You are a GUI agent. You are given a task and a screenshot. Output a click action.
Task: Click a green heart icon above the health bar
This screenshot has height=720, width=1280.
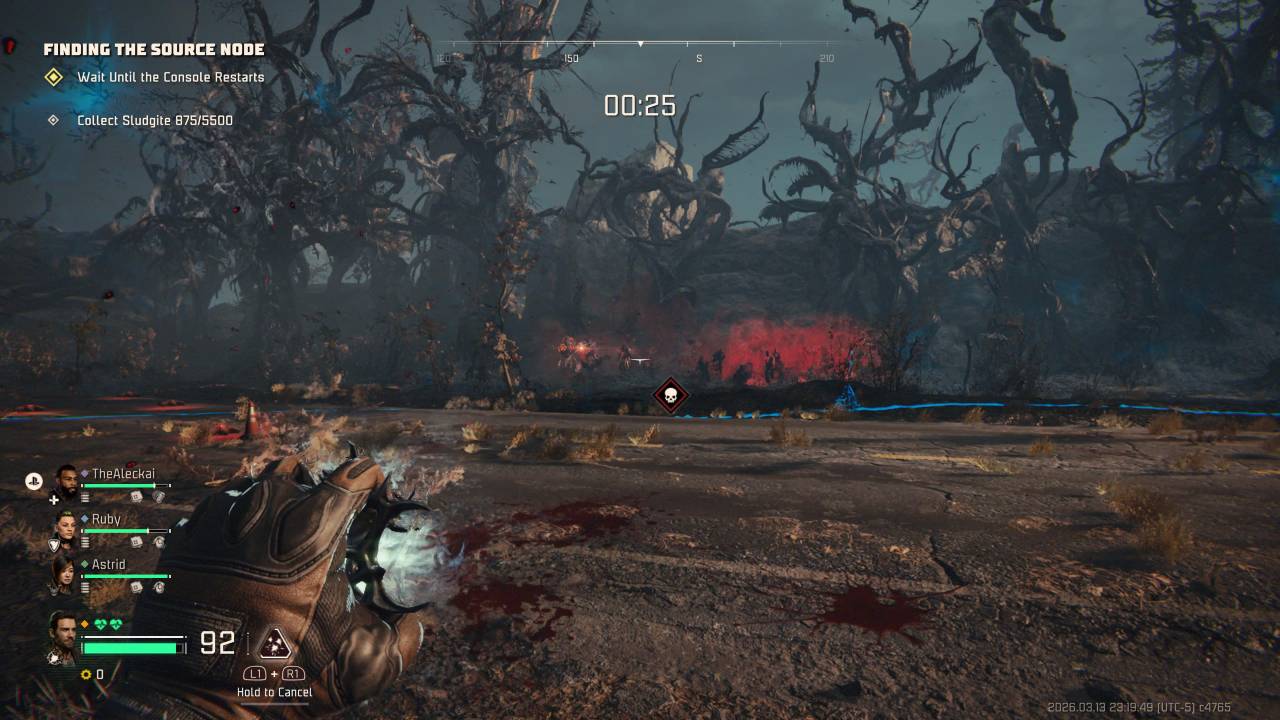tap(104, 625)
